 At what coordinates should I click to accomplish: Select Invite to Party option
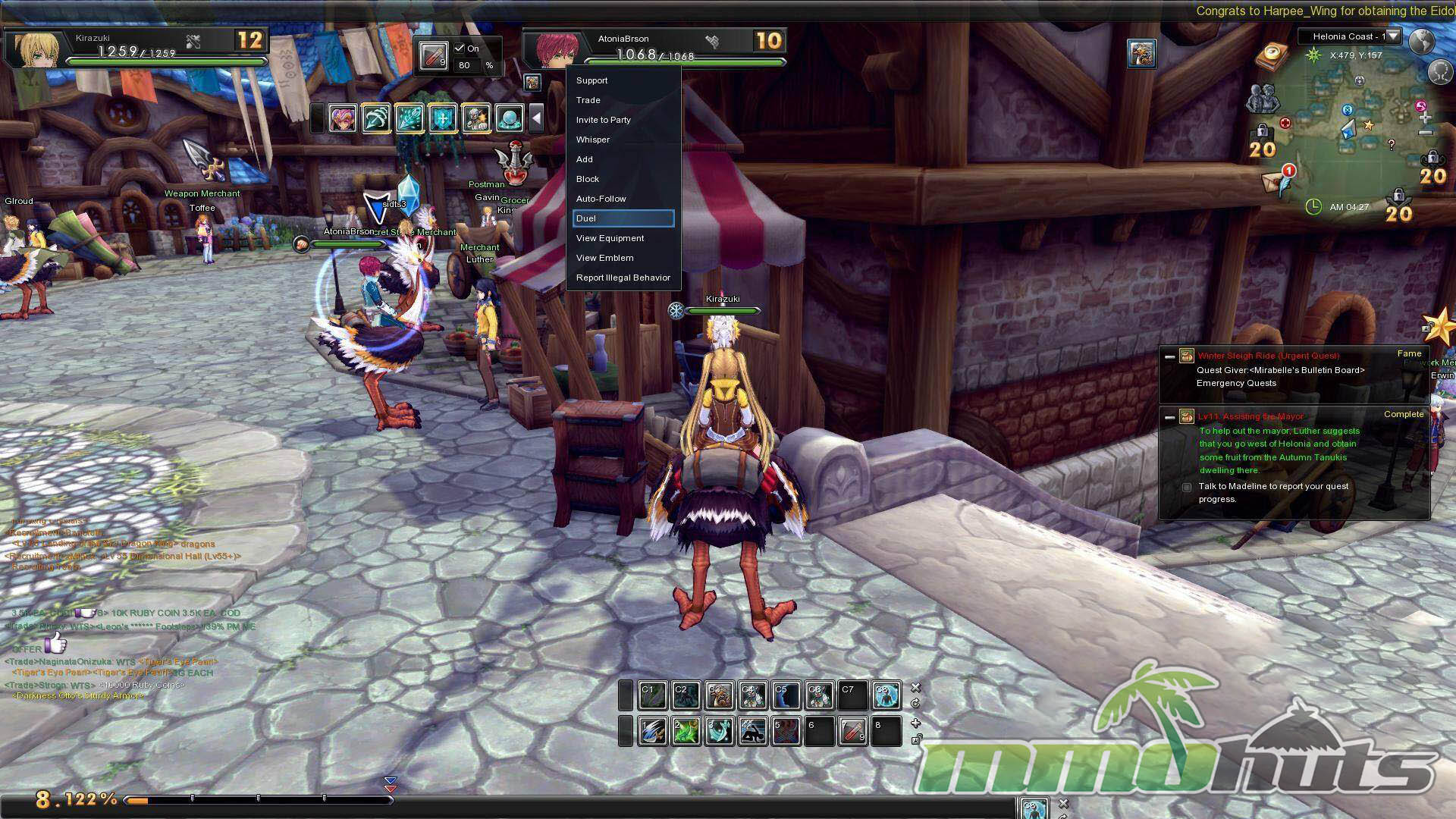tap(604, 120)
